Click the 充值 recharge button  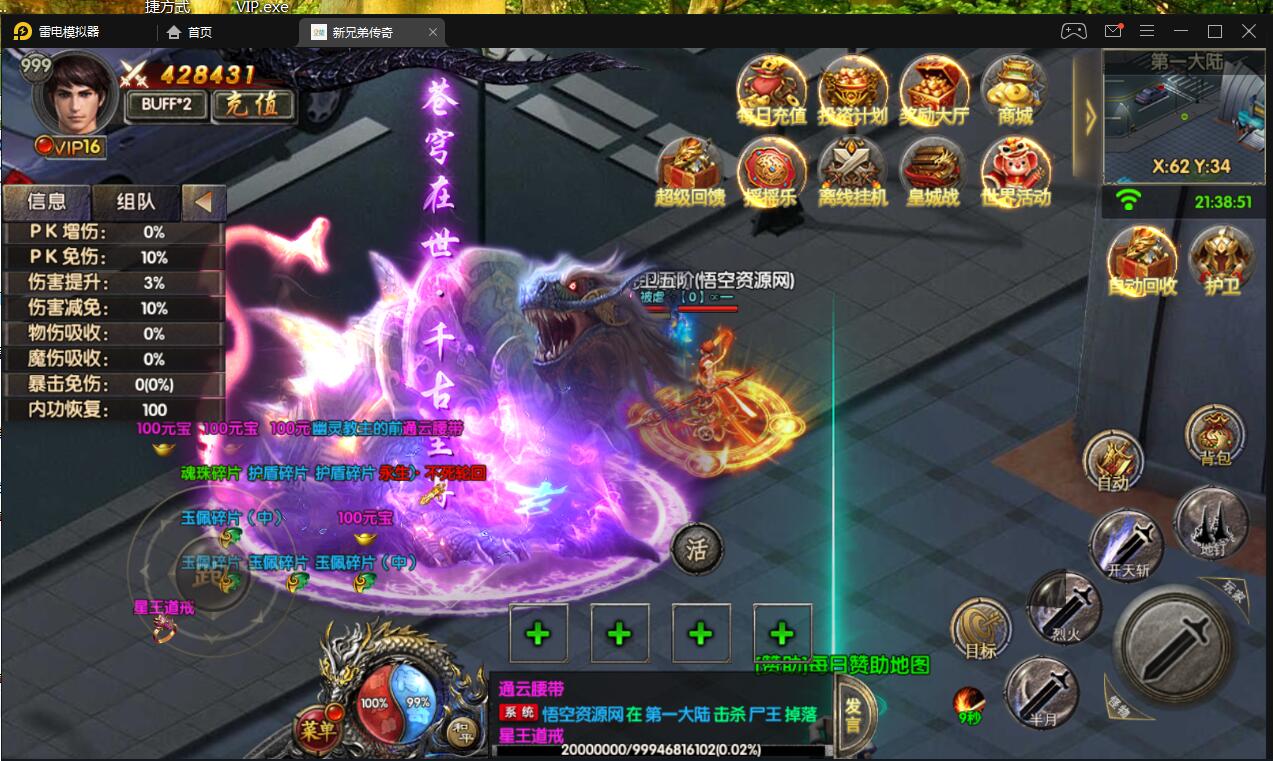(x=254, y=105)
